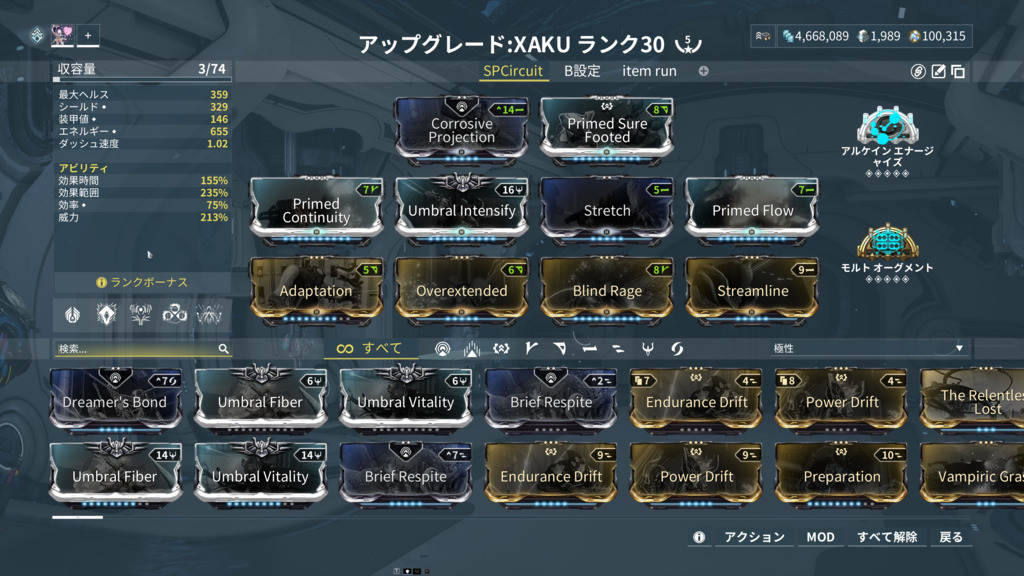The width and height of the screenshot is (1024, 576).
Task: Focus the 検索 mod search field
Action: [137, 349]
